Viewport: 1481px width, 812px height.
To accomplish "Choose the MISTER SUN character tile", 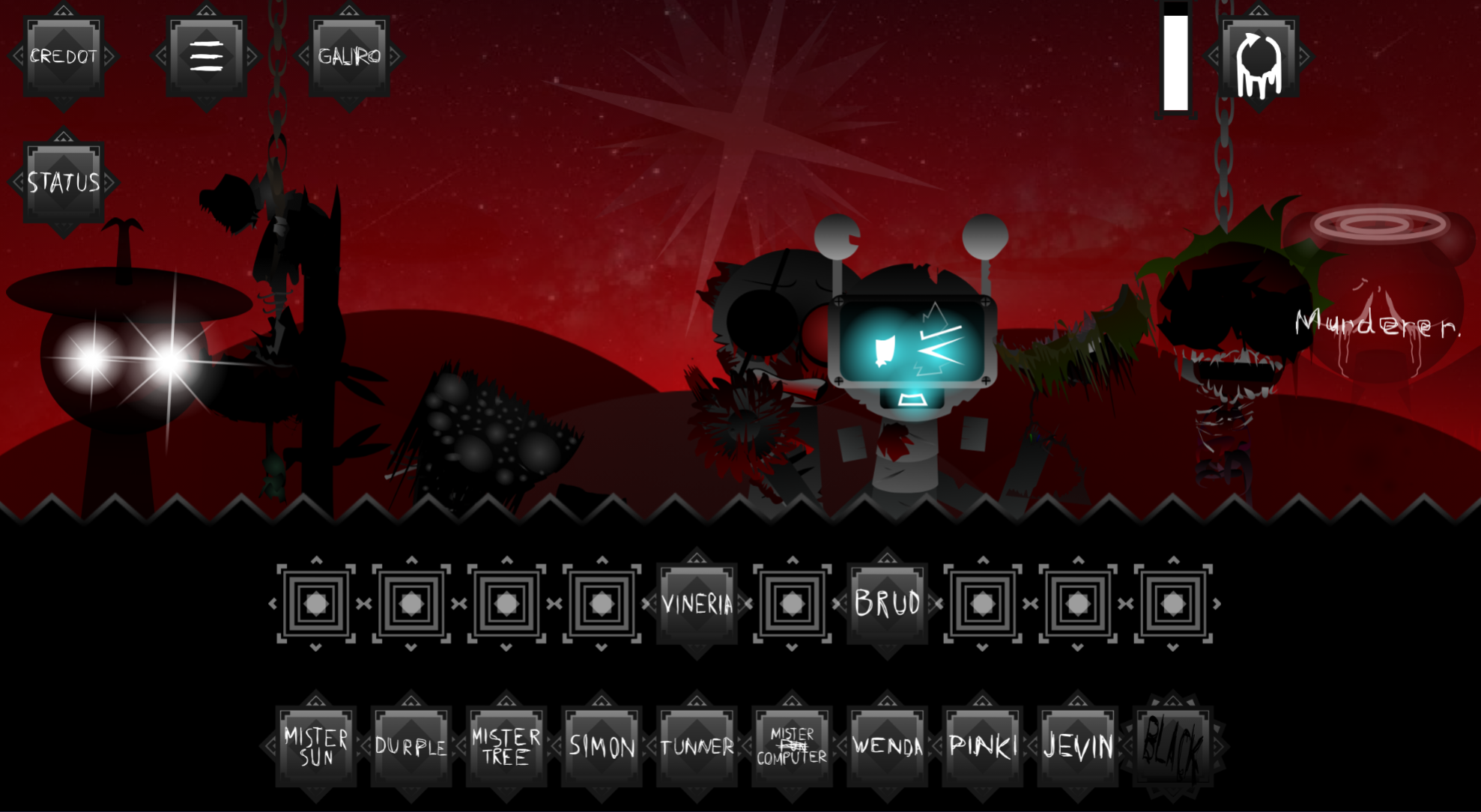I will [316, 746].
